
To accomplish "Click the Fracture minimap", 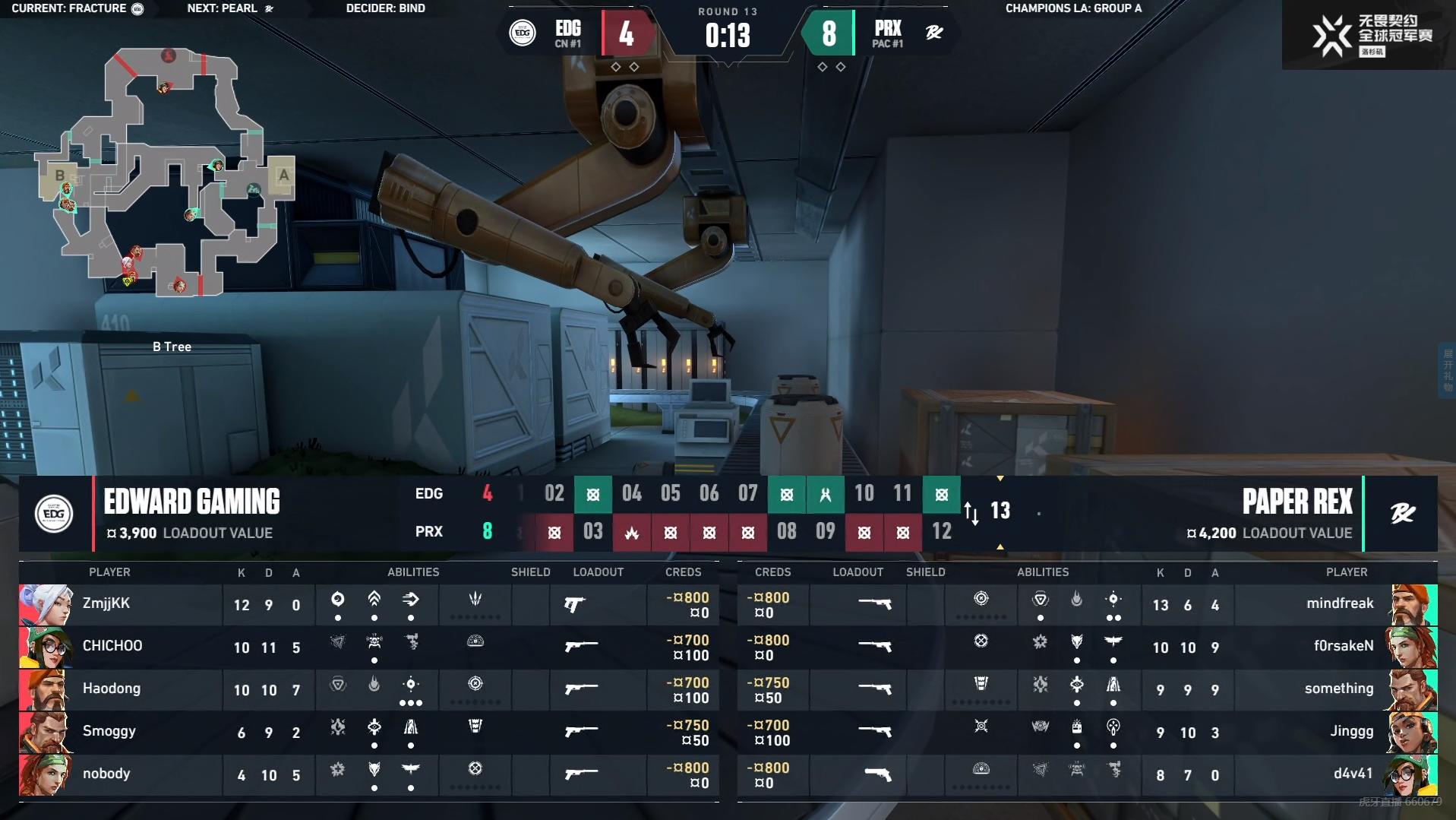I will pos(166,173).
